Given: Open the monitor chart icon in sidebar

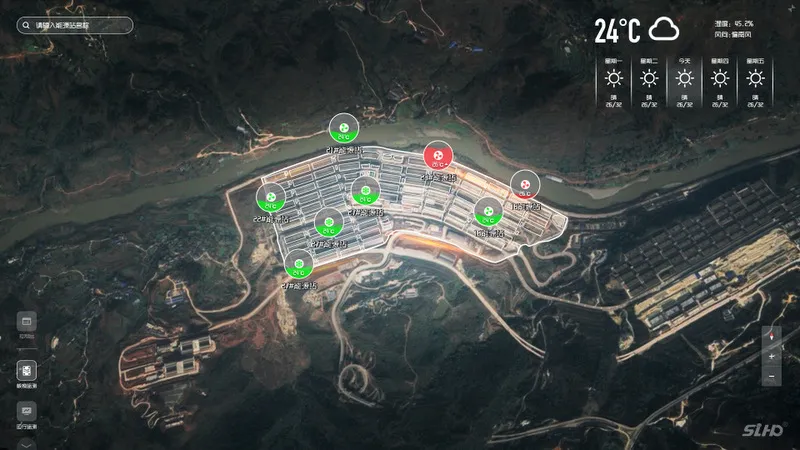Looking at the screenshot, I should point(27,410).
